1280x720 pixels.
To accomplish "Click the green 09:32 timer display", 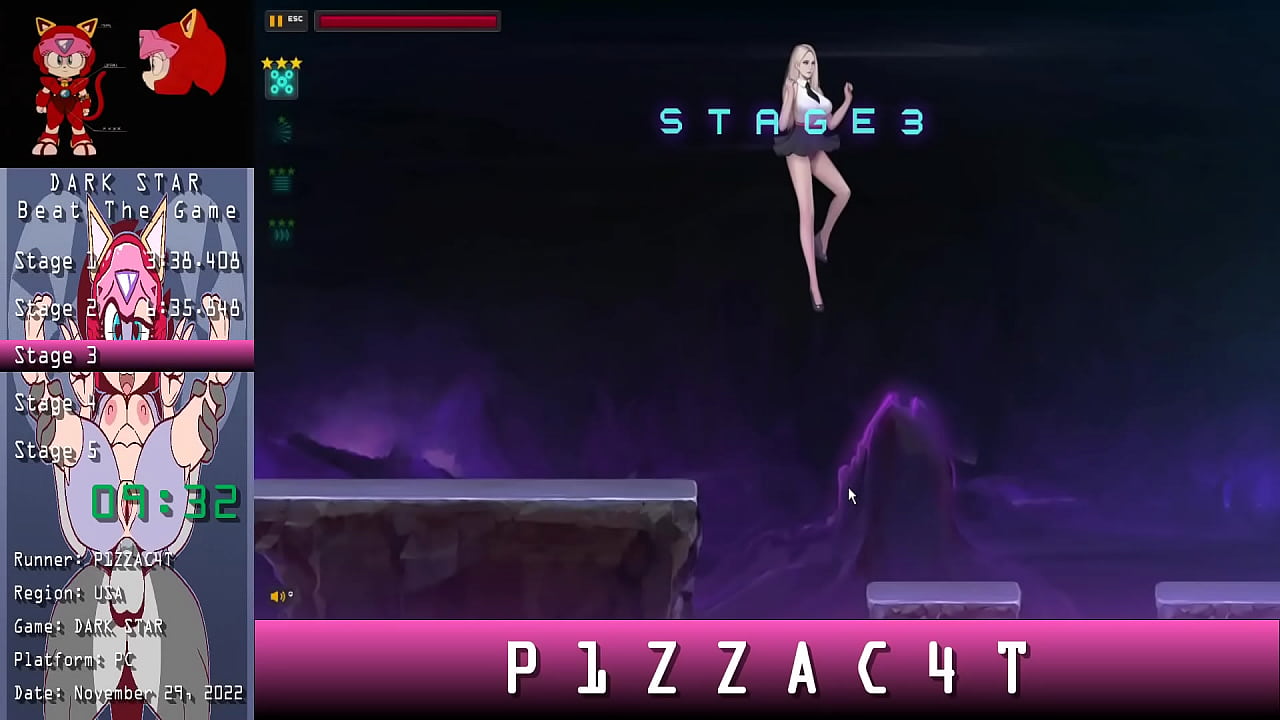I will (x=163, y=502).
